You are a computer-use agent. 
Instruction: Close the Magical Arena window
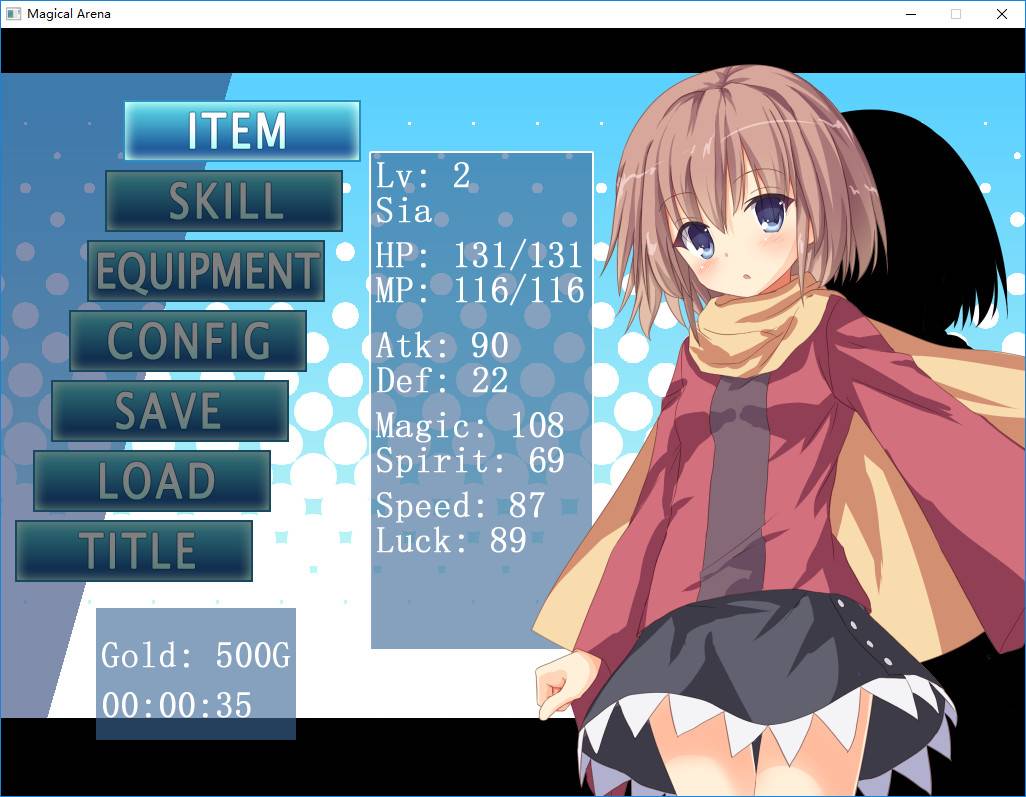(x=1001, y=14)
